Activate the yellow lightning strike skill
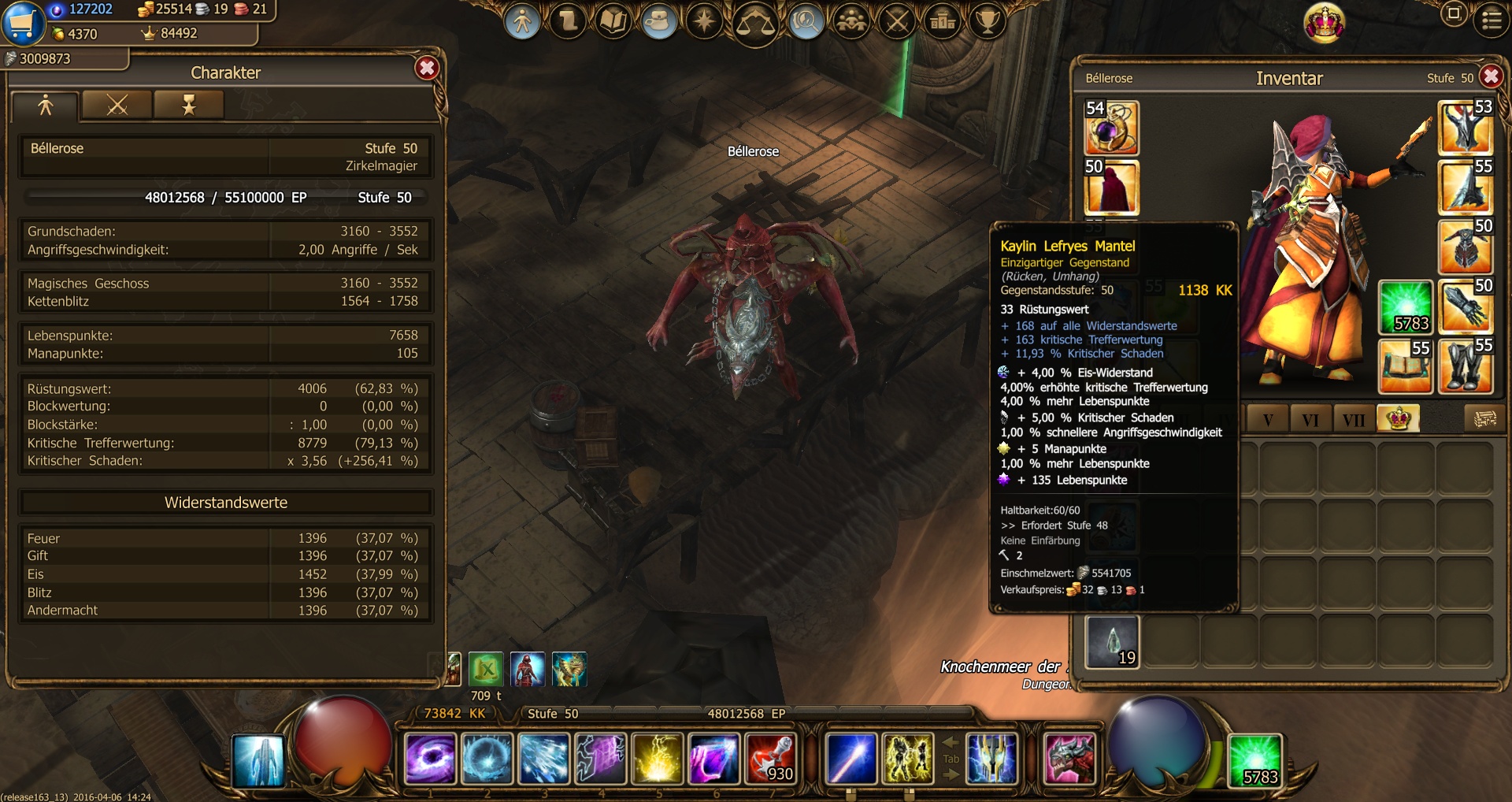 (x=657, y=759)
